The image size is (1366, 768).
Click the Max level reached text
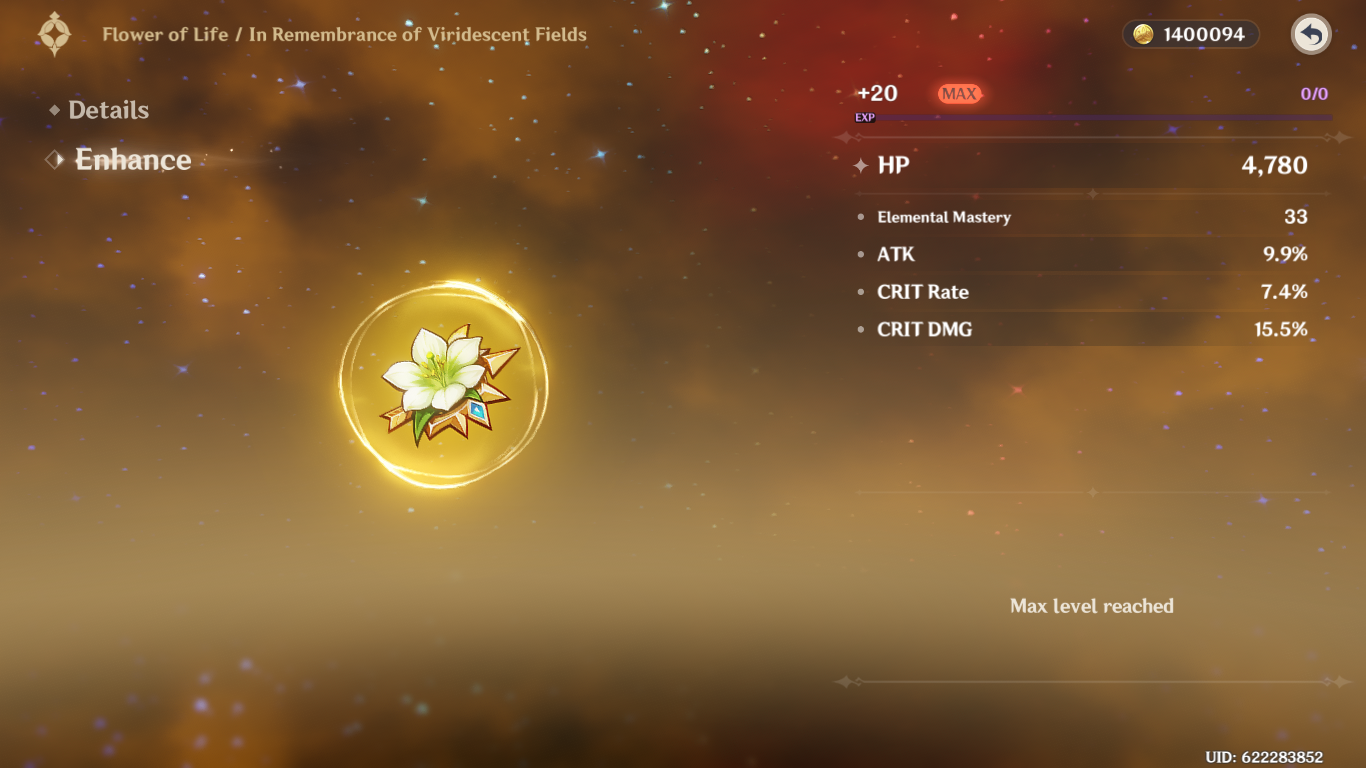pyautogui.click(x=1092, y=605)
